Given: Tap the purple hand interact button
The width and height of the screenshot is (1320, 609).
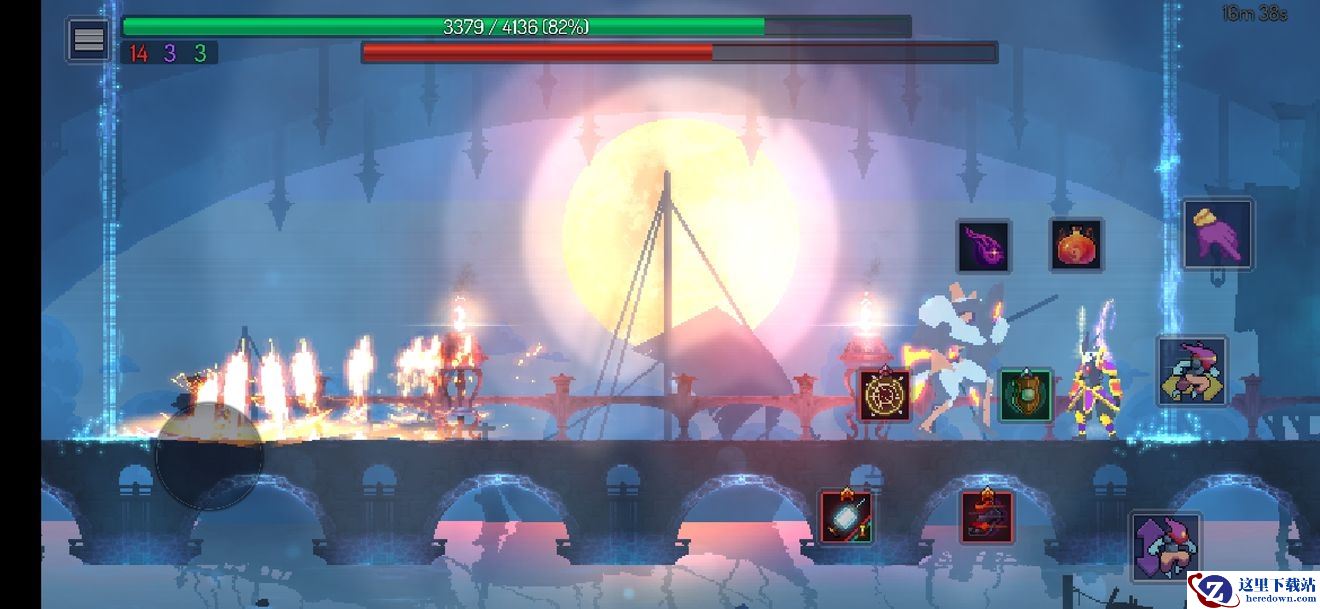Looking at the screenshot, I should pos(1218,235).
